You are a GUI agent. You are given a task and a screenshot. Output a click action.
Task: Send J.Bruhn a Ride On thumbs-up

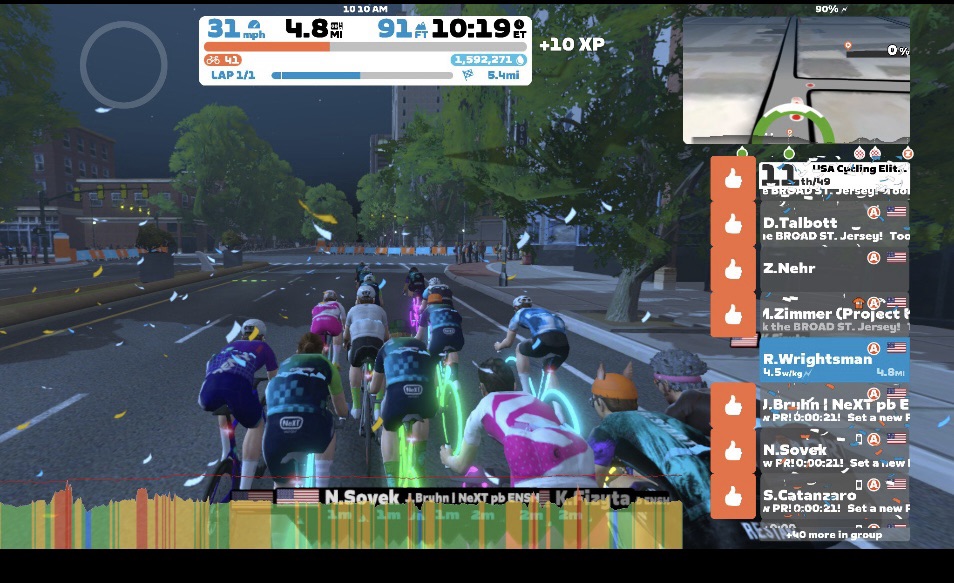click(733, 406)
